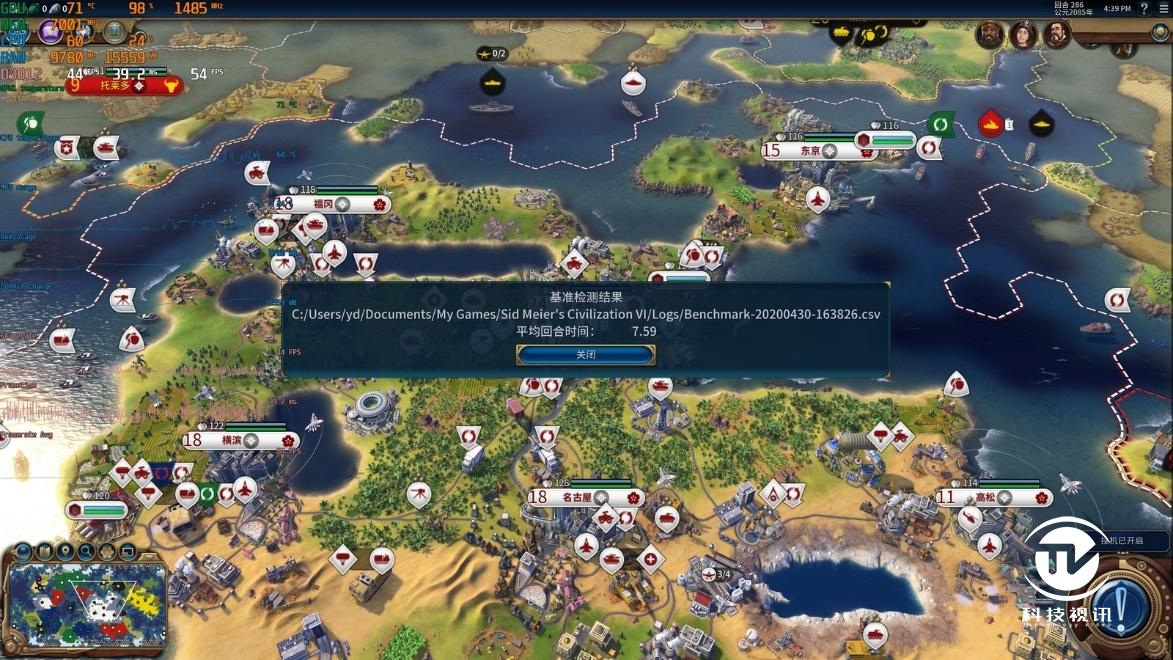Select the red Toledo (托莱多) city banner

119,85
